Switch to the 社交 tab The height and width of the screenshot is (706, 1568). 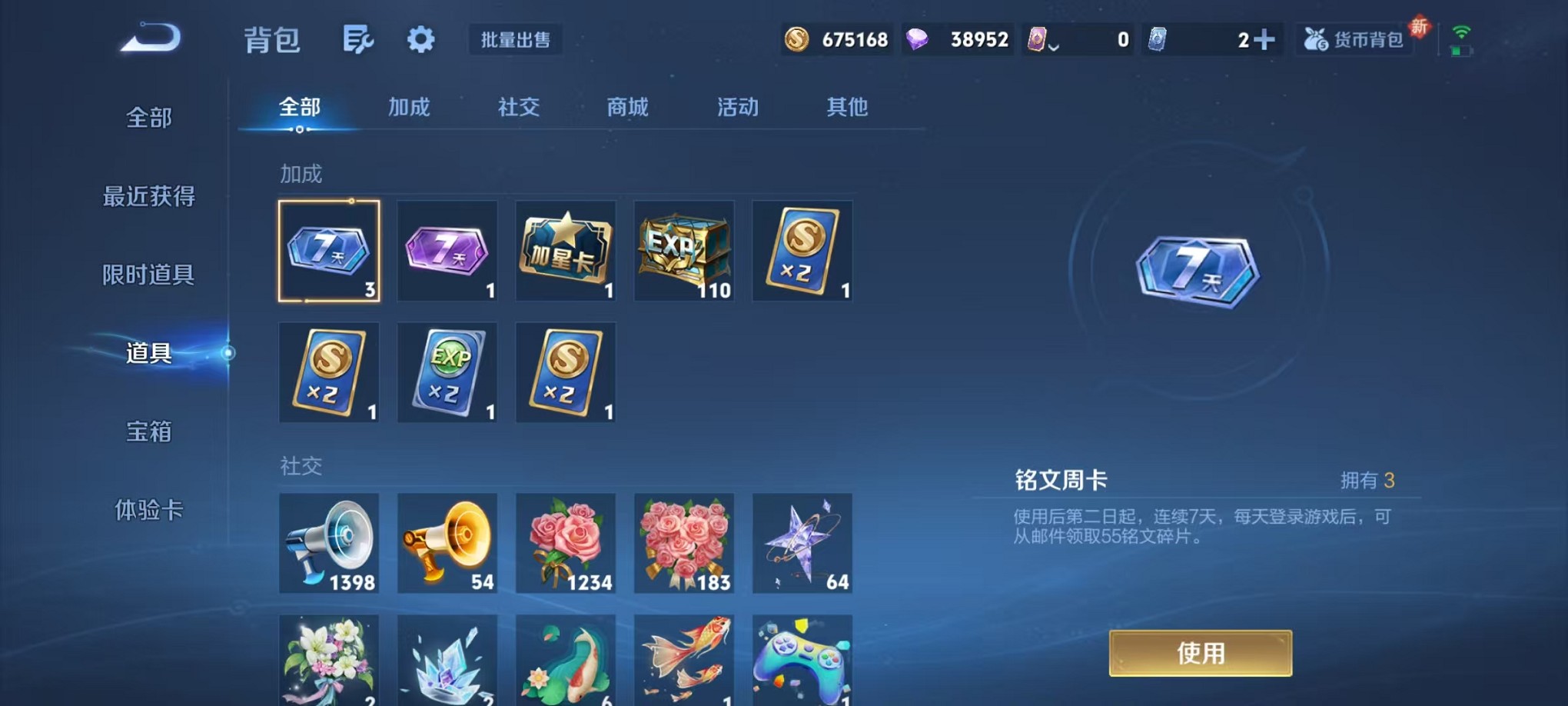point(517,108)
